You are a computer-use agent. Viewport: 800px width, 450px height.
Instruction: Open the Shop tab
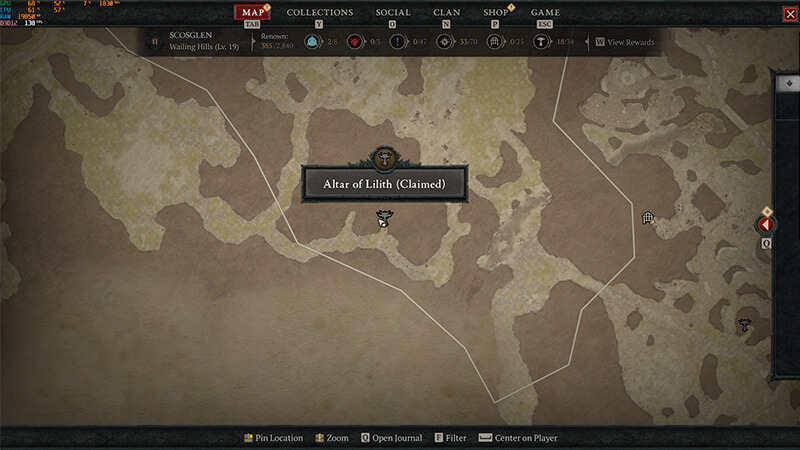pos(495,12)
